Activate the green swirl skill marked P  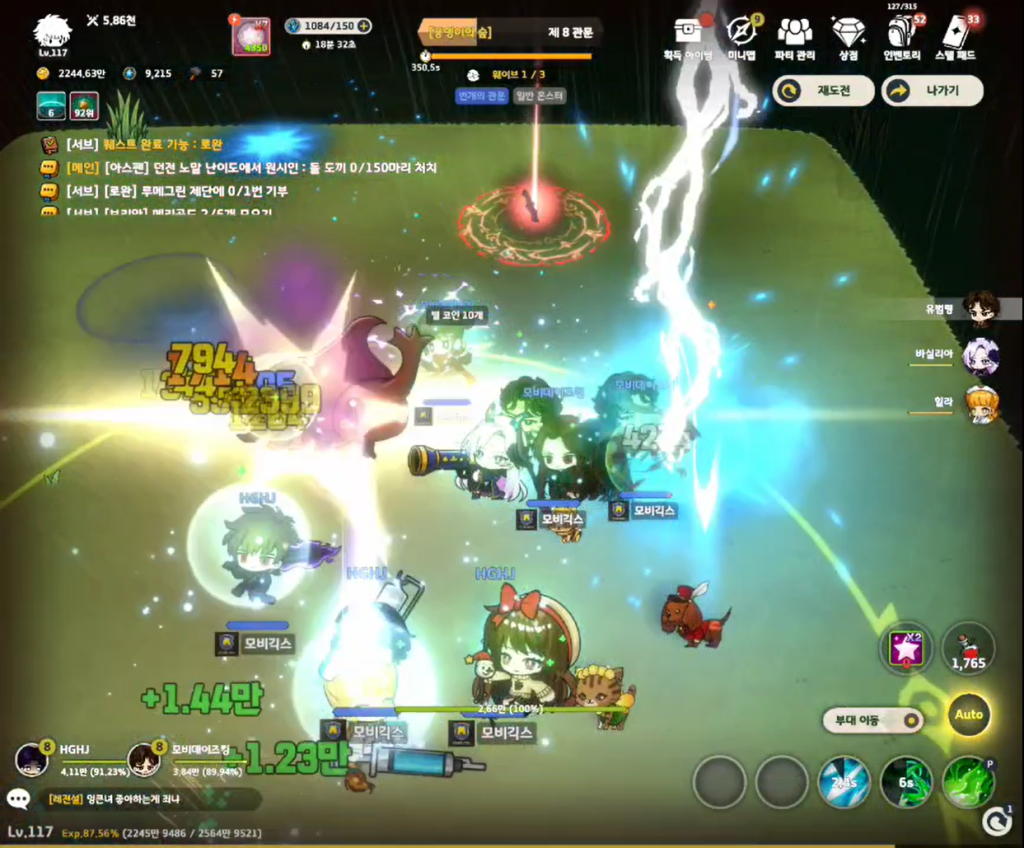(967, 782)
